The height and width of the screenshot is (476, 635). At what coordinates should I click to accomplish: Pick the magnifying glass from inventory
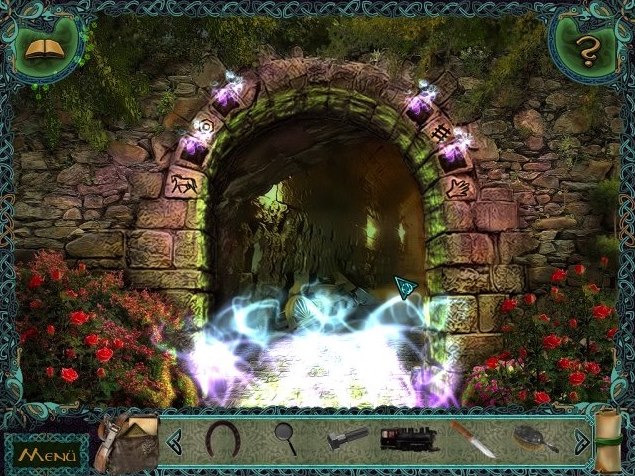tap(285, 437)
